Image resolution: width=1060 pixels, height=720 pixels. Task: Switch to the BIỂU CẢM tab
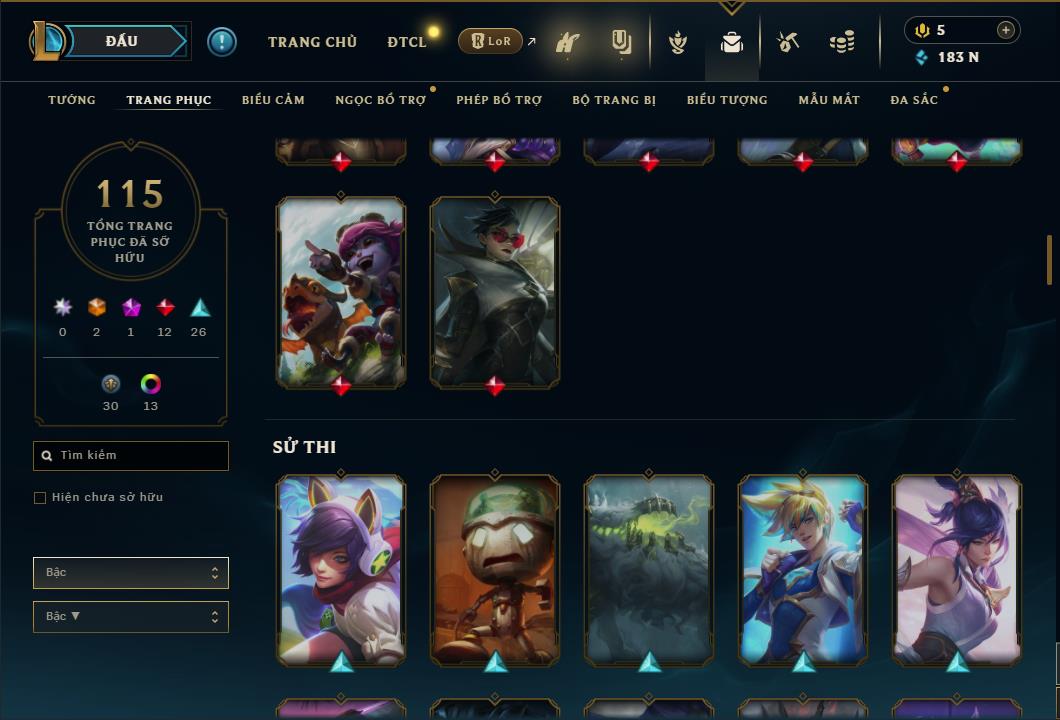[x=273, y=100]
